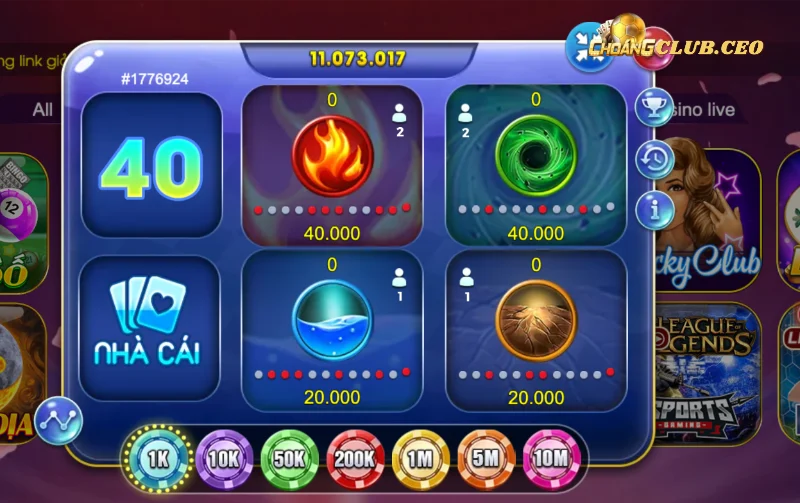800x503 pixels.
Task: Switch to the All games tab
Action: click(42, 109)
